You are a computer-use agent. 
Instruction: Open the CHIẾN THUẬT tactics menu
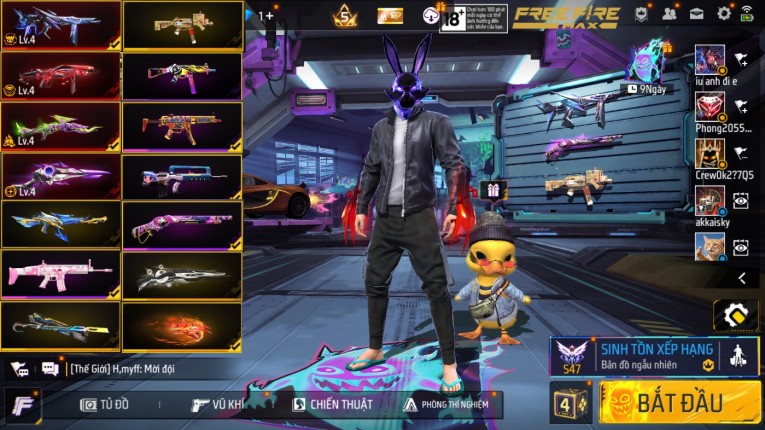pos(333,404)
